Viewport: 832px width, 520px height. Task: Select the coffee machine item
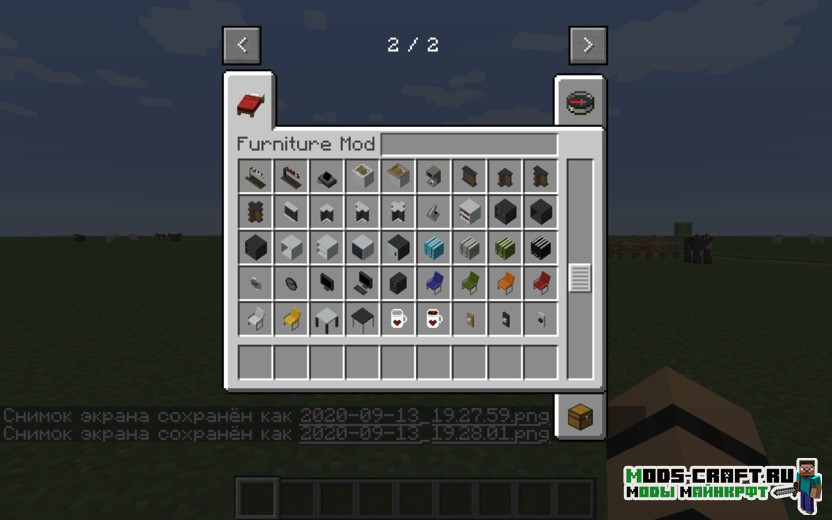pyautogui.click(x=434, y=177)
